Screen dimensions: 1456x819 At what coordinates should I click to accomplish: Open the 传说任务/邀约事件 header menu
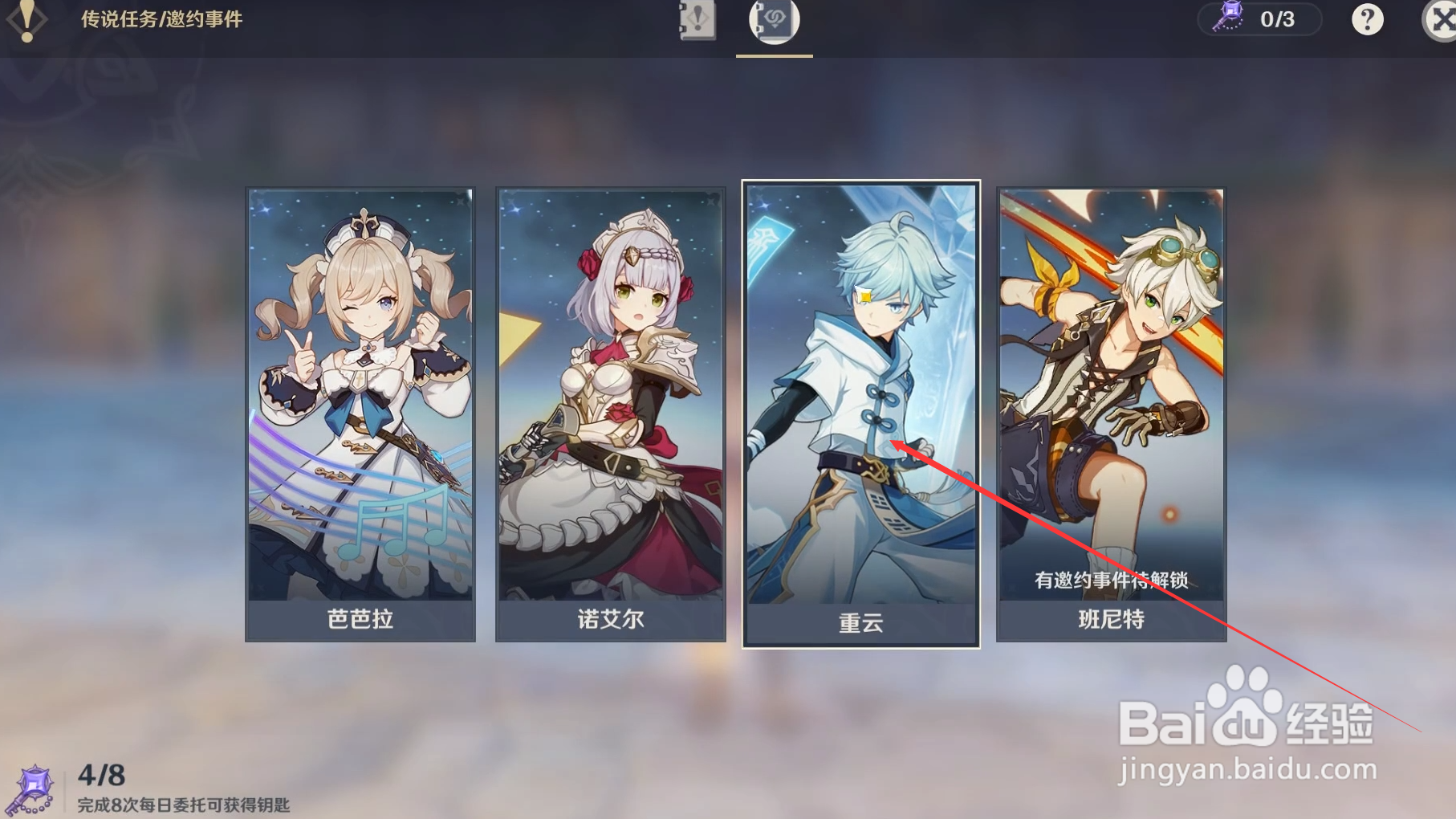click(161, 22)
